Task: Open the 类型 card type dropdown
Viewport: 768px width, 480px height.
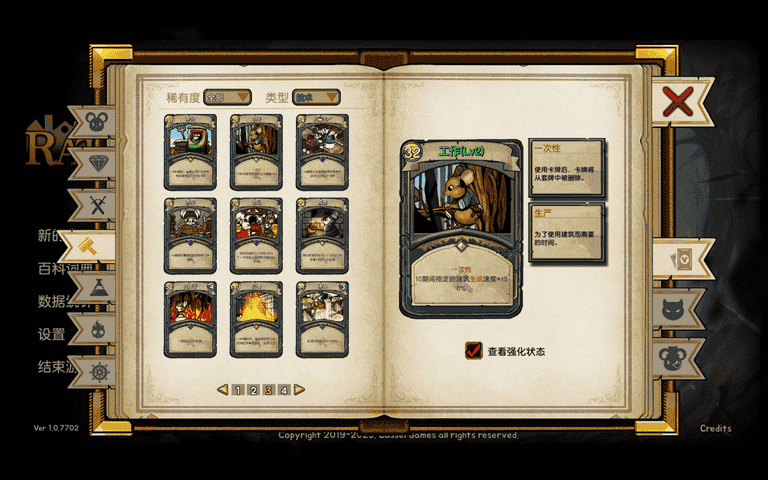Action: (x=317, y=97)
